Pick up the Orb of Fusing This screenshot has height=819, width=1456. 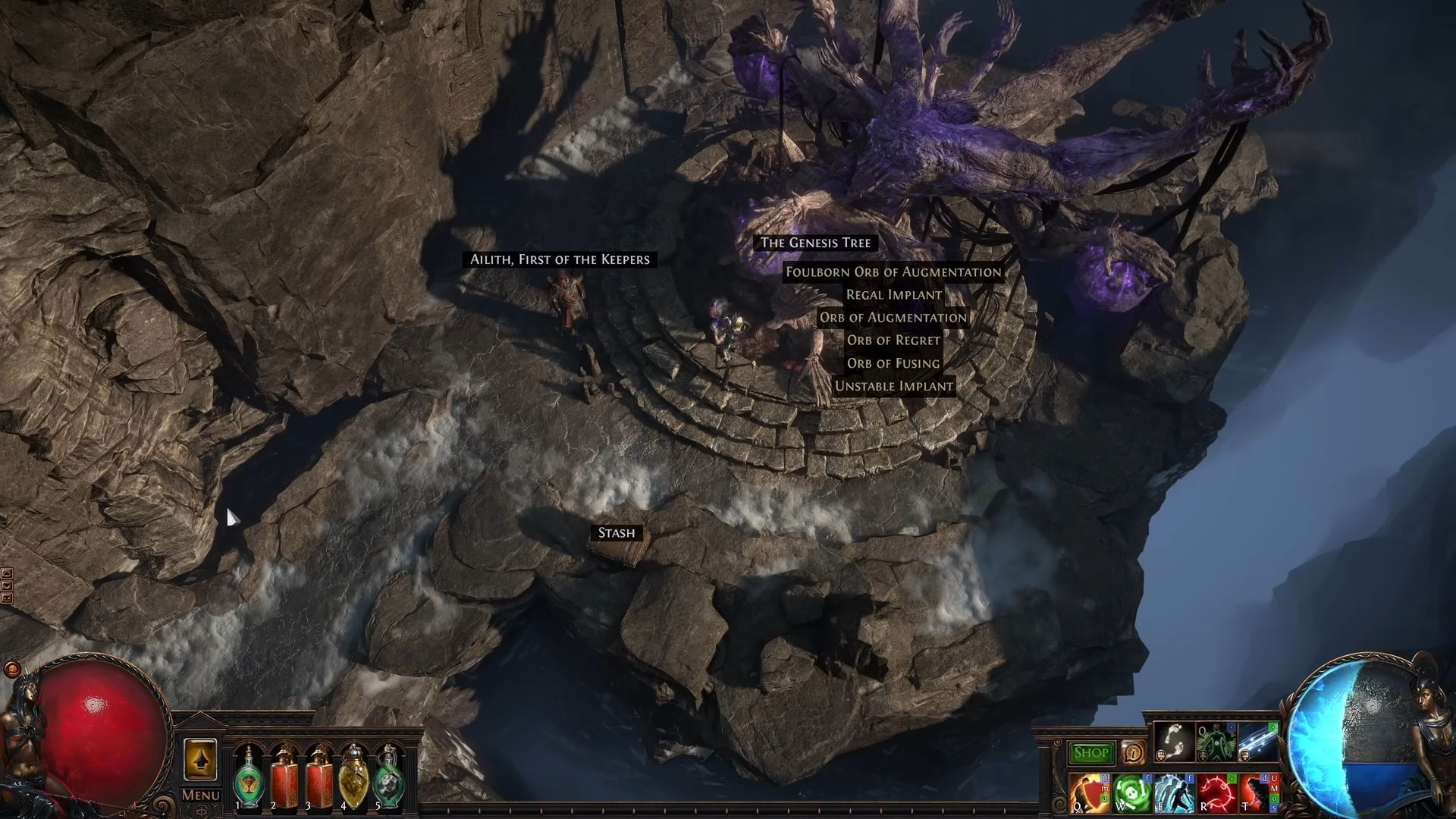[893, 364]
